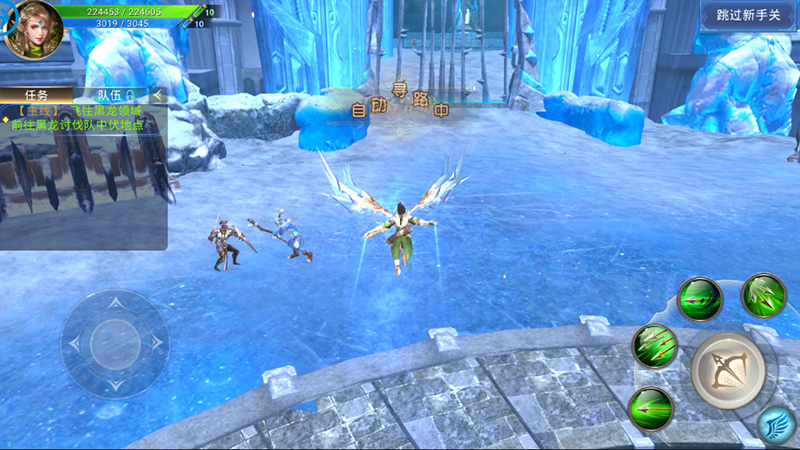This screenshot has width=800, height=450.
Task: Fire the basic bow attack
Action: click(727, 370)
